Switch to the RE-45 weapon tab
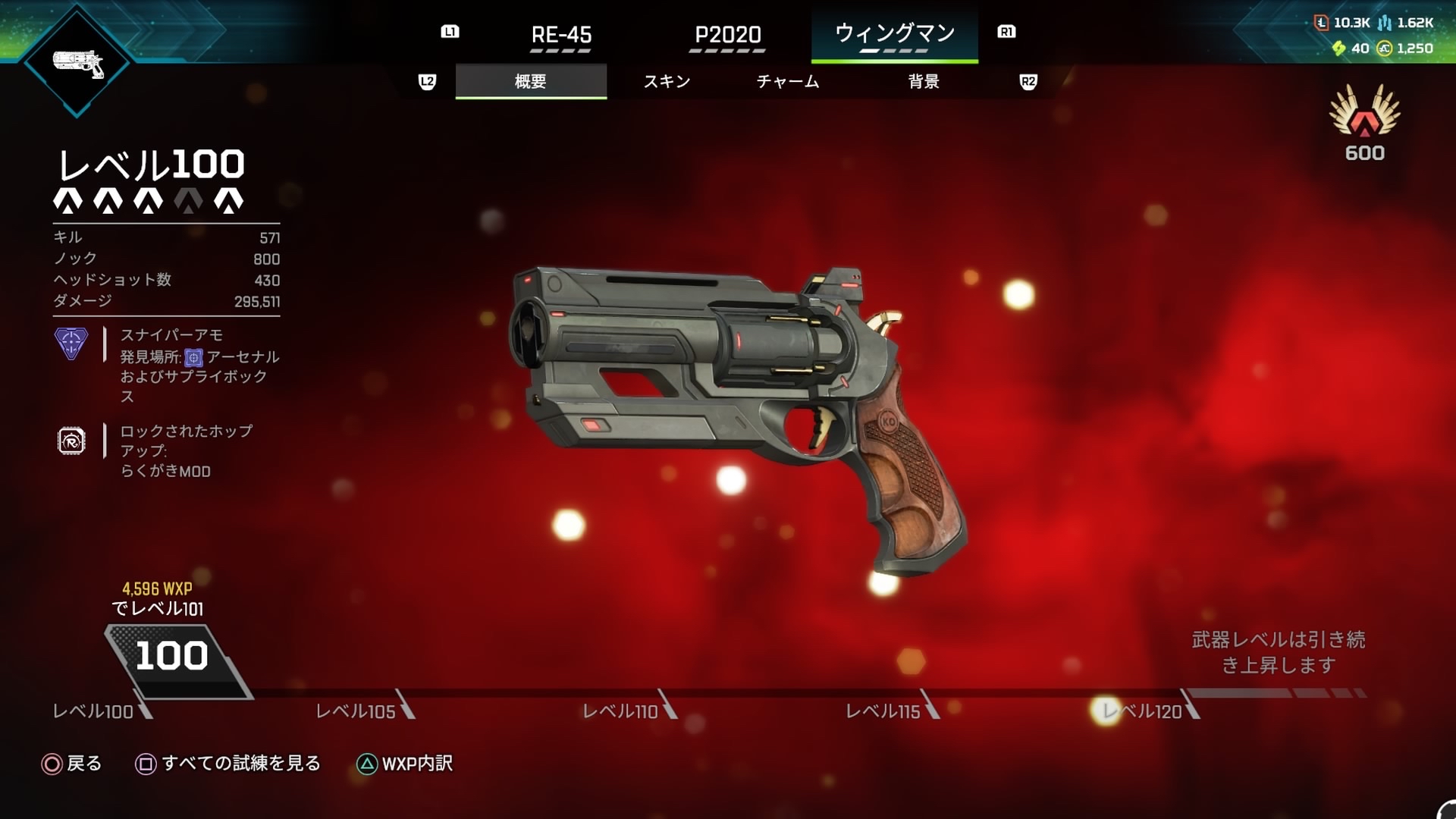 pos(561,35)
